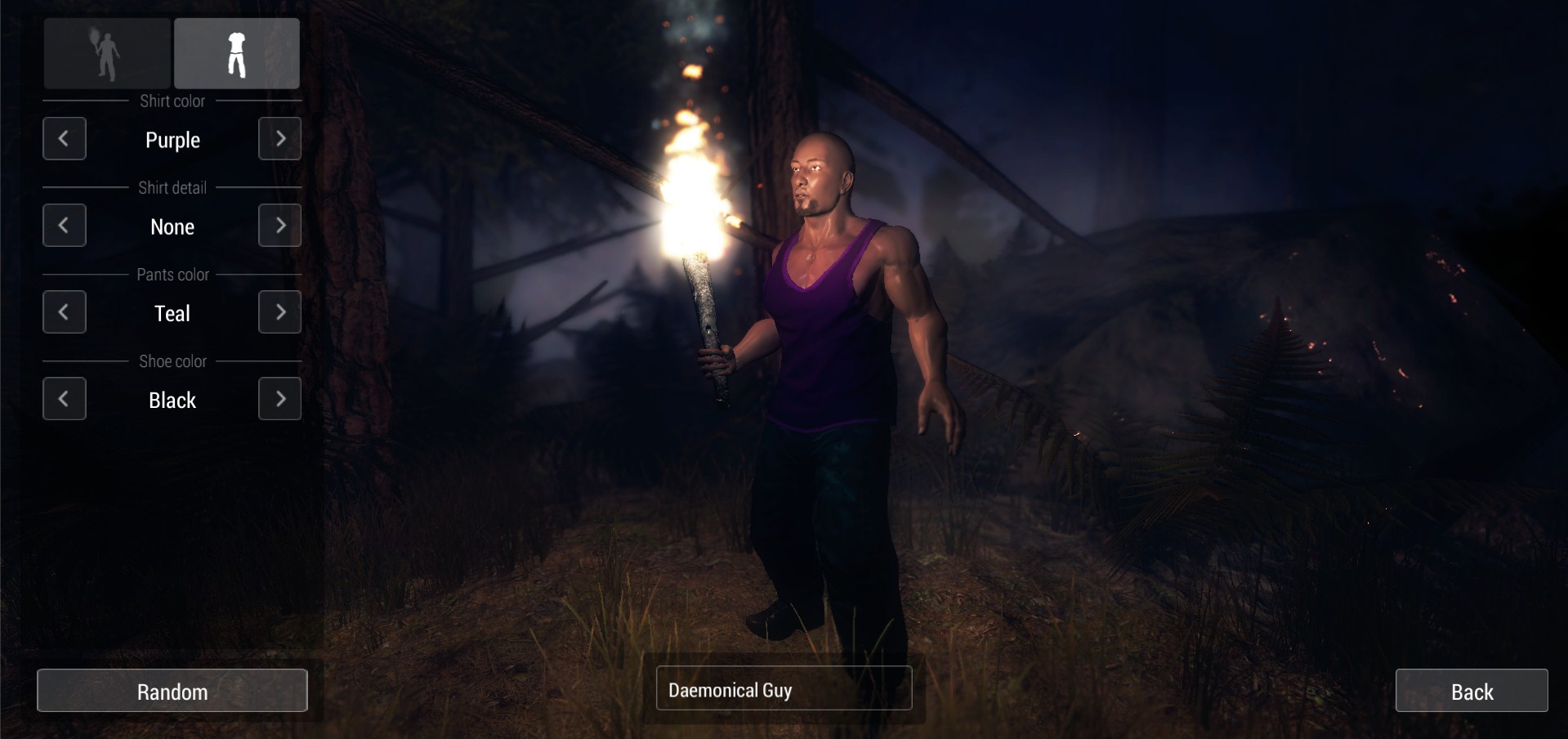Pick the next shoe color option
Viewport: 1568px width, 739px height.
[279, 399]
